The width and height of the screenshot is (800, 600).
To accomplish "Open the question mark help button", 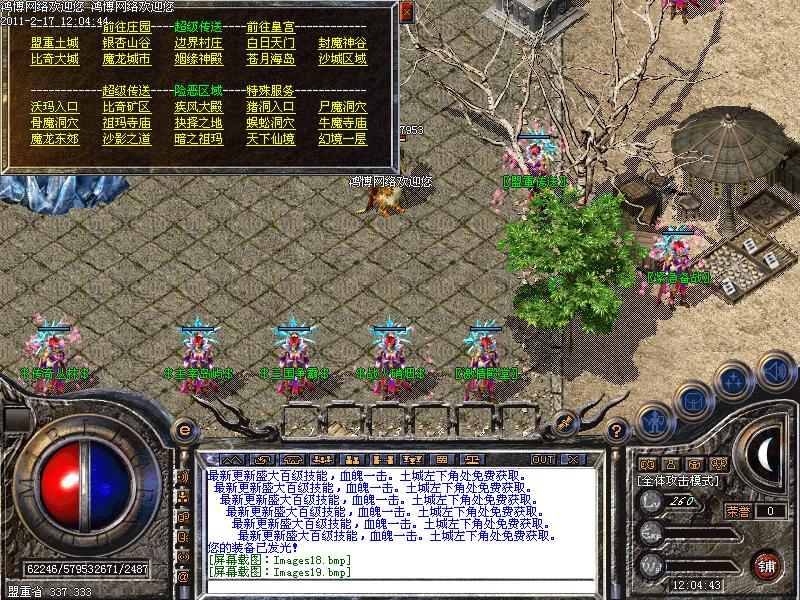I will [x=617, y=430].
